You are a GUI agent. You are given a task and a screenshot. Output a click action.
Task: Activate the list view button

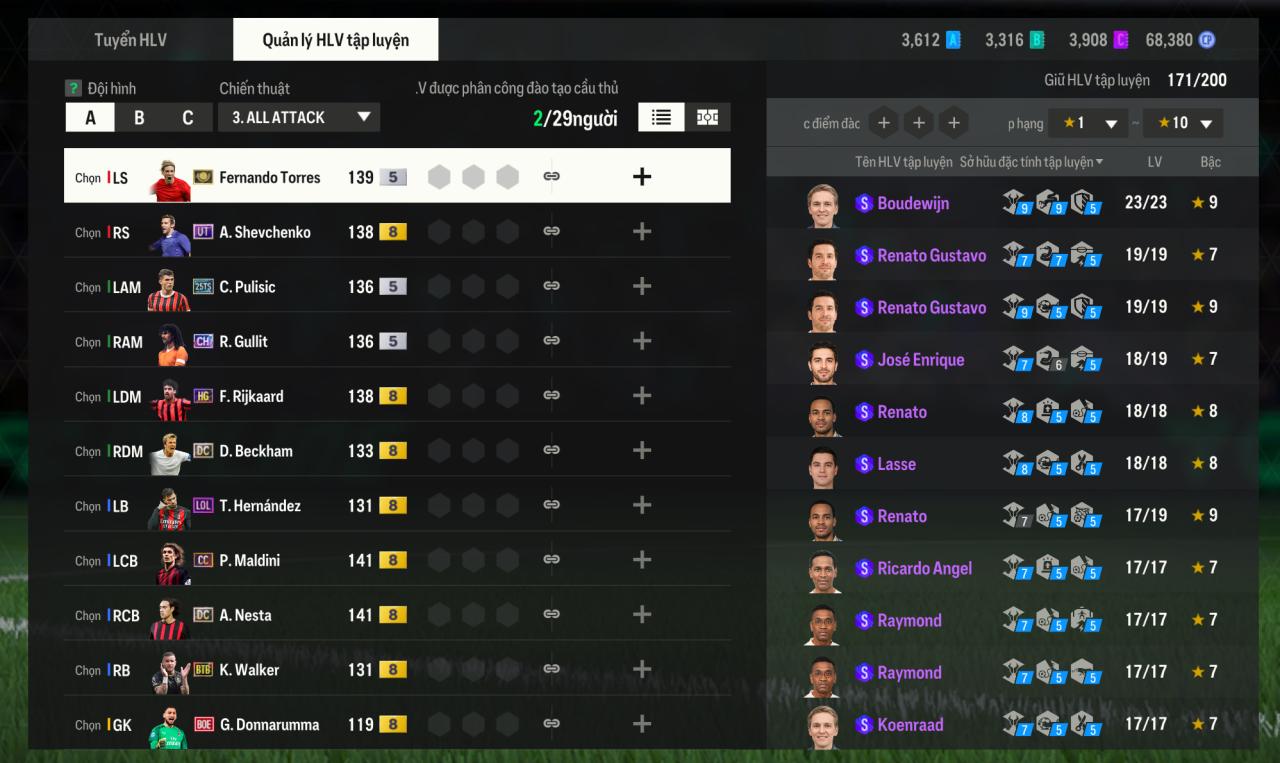click(661, 117)
